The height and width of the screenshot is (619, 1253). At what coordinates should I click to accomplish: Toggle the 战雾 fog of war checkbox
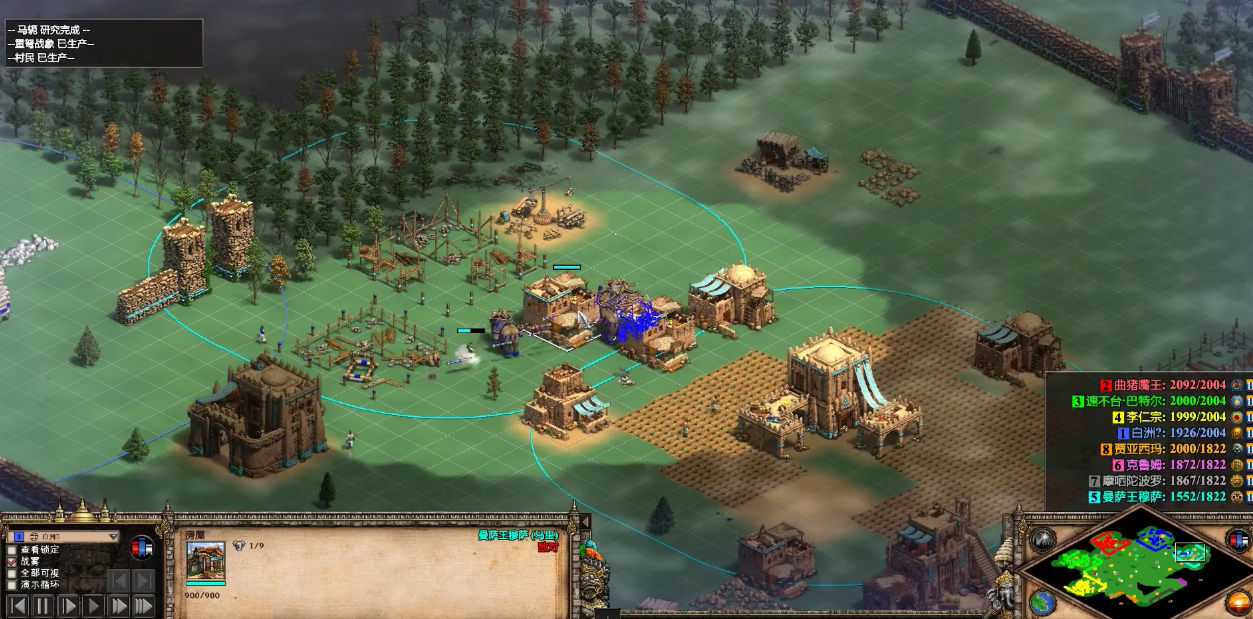point(12,561)
